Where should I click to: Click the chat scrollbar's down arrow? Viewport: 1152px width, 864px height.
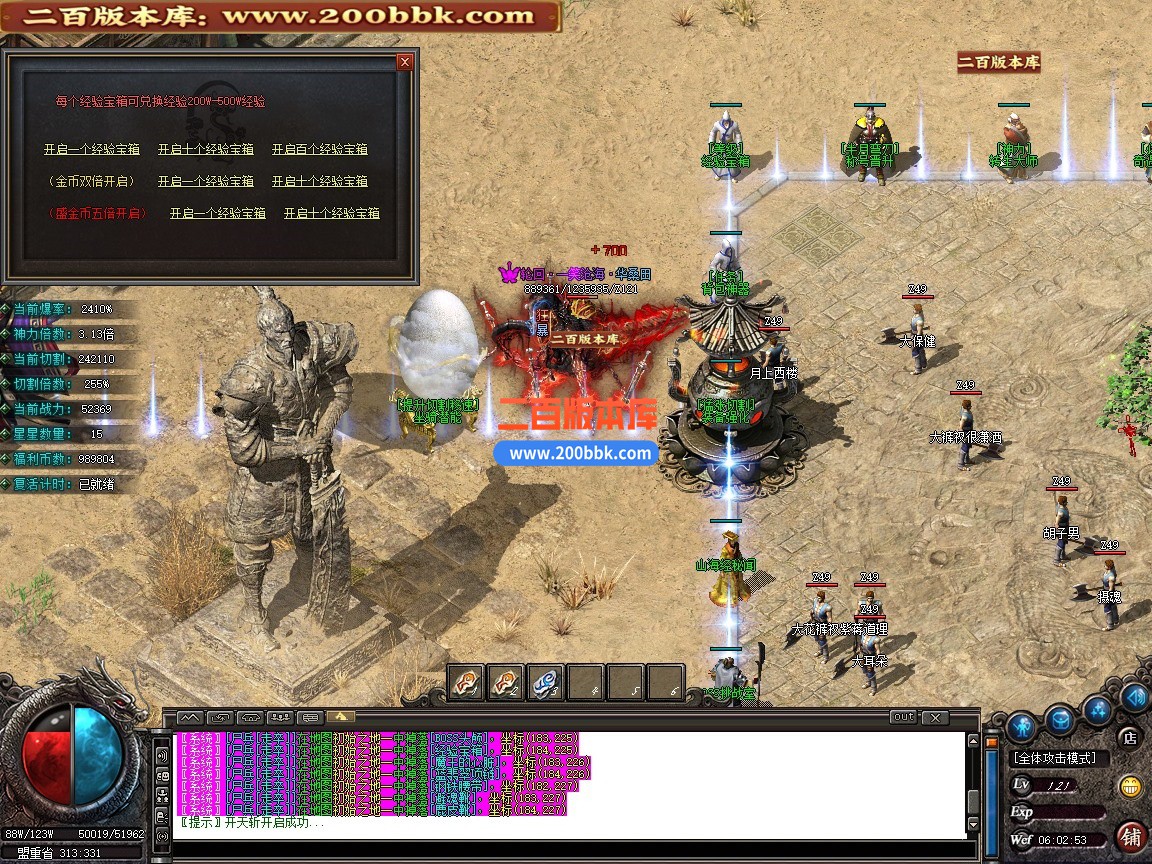pos(974,825)
